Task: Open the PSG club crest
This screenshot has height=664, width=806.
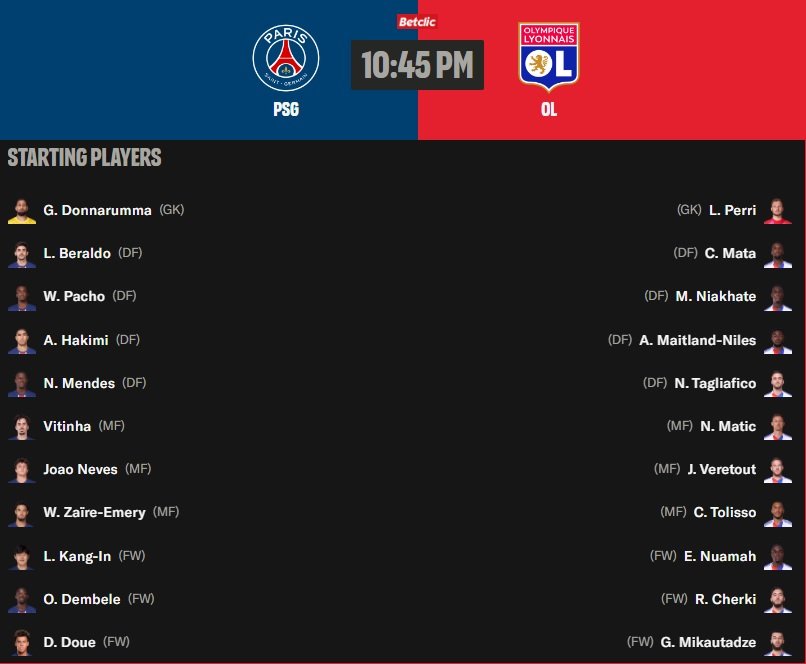Action: tap(286, 59)
